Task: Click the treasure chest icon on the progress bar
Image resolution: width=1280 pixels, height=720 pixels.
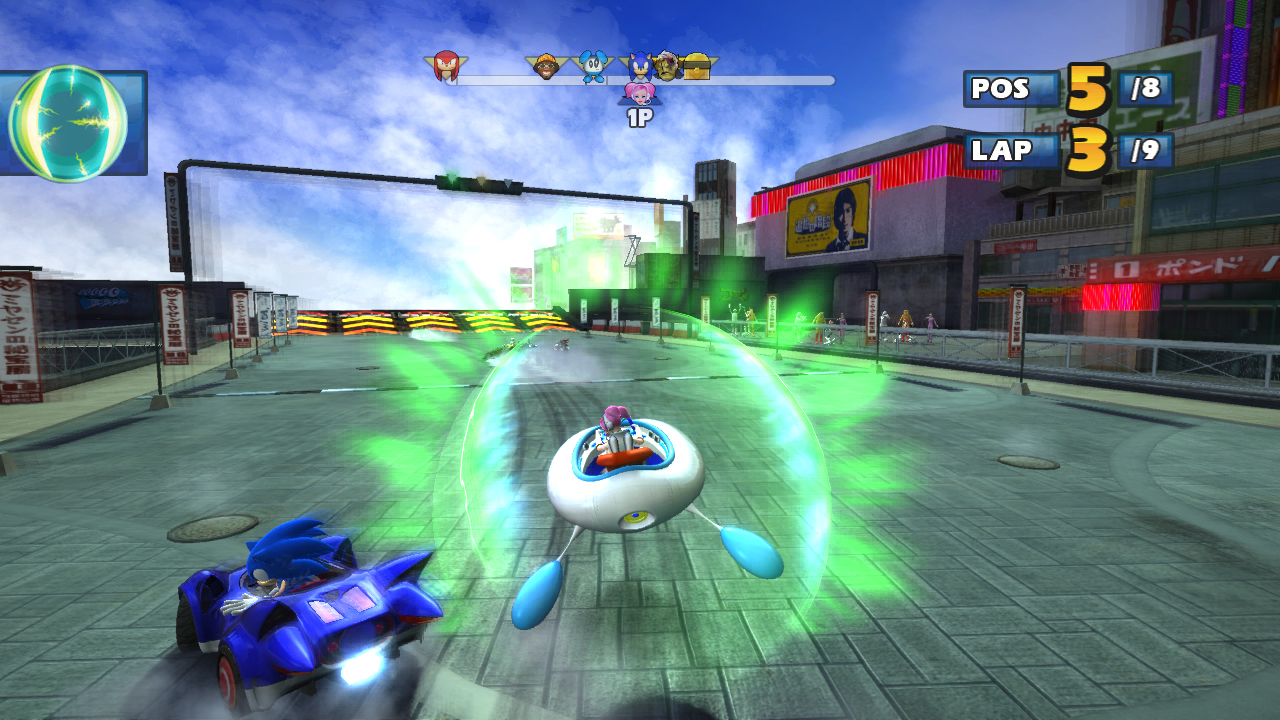Action: [697, 66]
